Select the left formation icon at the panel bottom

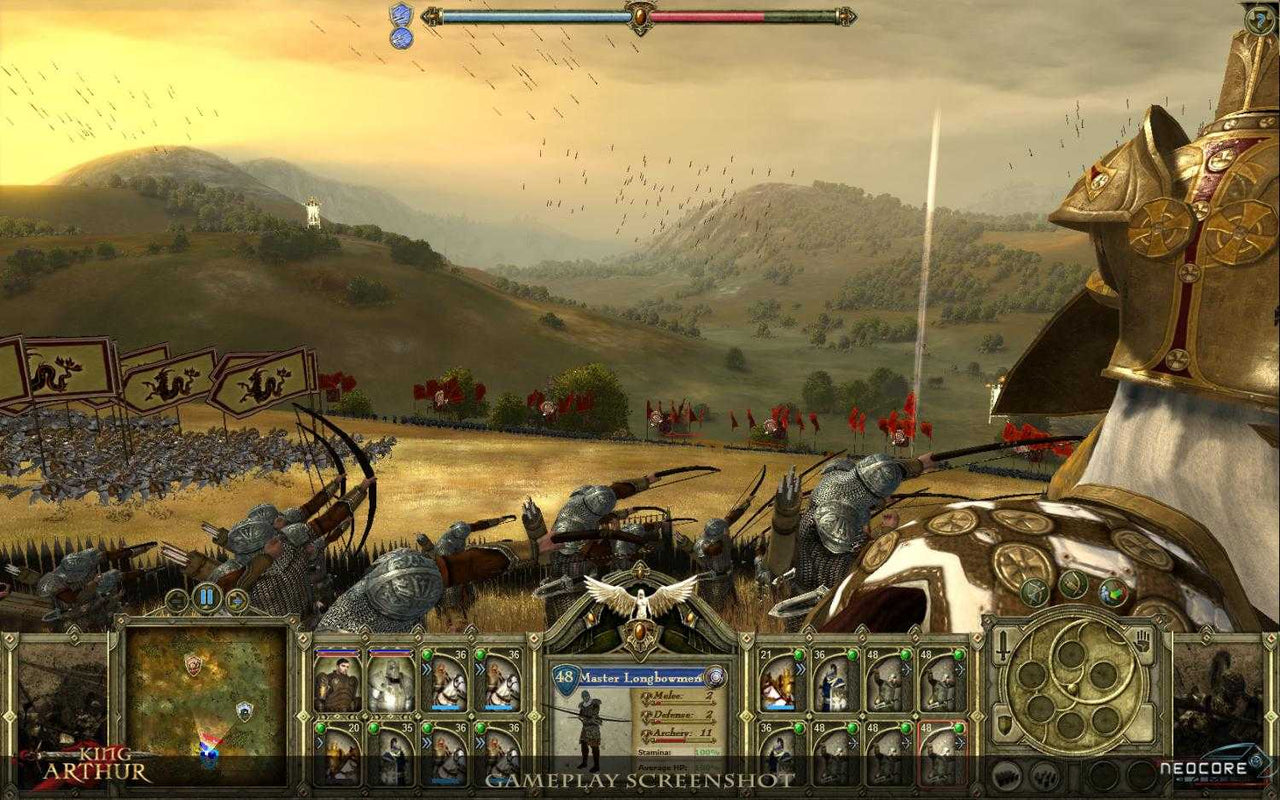point(1006,775)
